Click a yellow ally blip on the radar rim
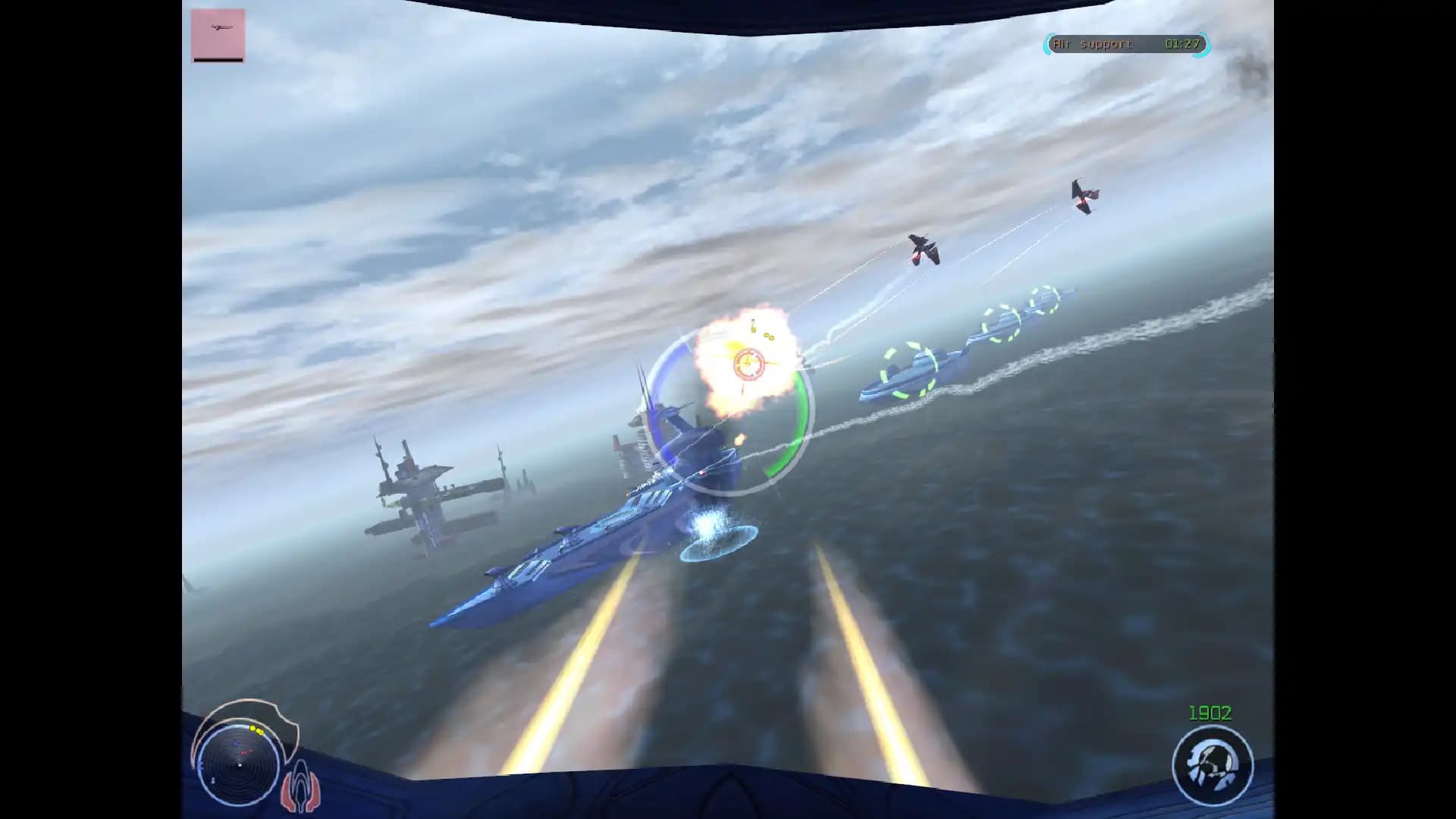Viewport: 1456px width, 819px height. [253, 730]
